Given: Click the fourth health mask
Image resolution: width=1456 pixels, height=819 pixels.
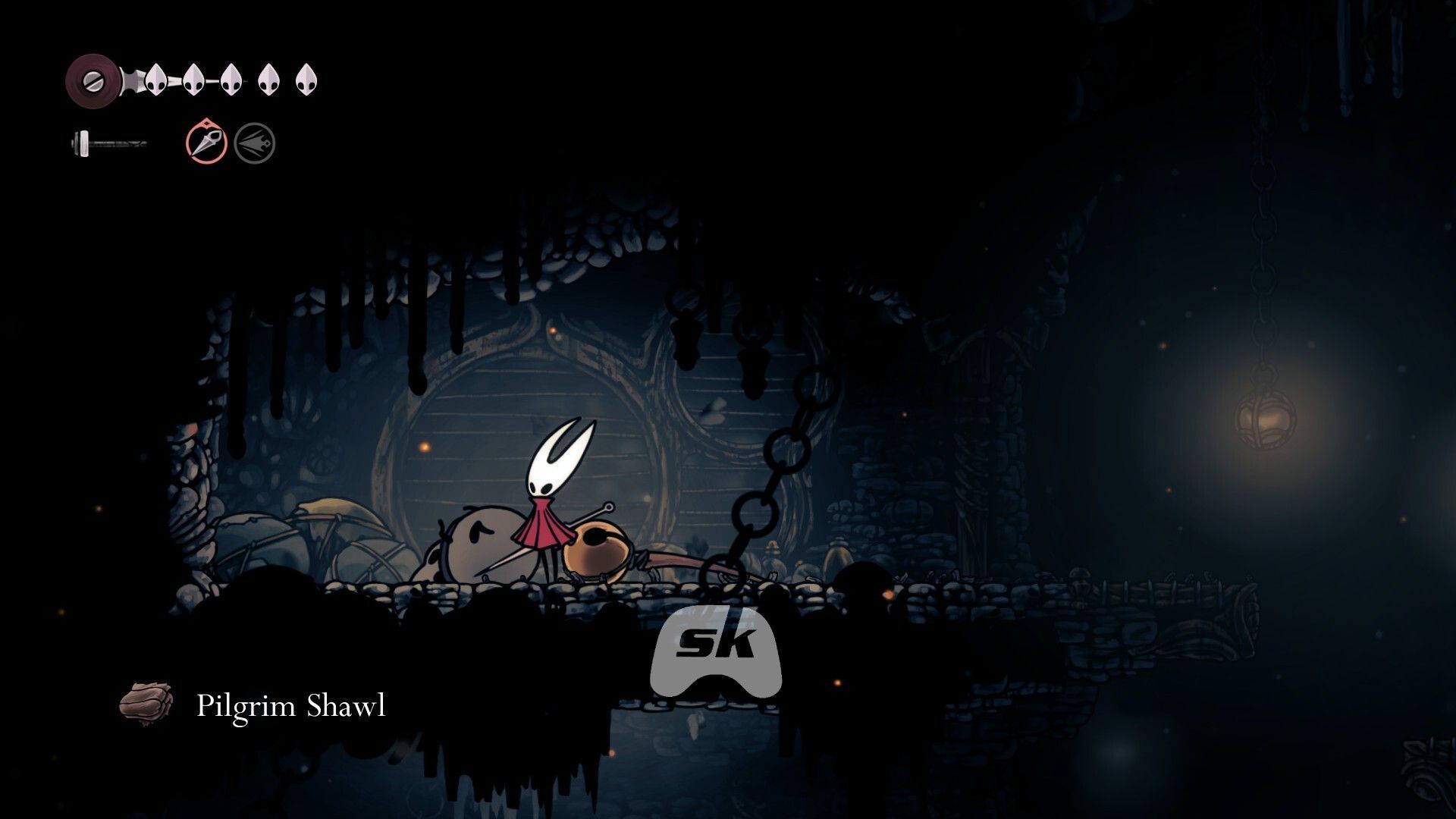Looking at the screenshot, I should pos(267,80).
